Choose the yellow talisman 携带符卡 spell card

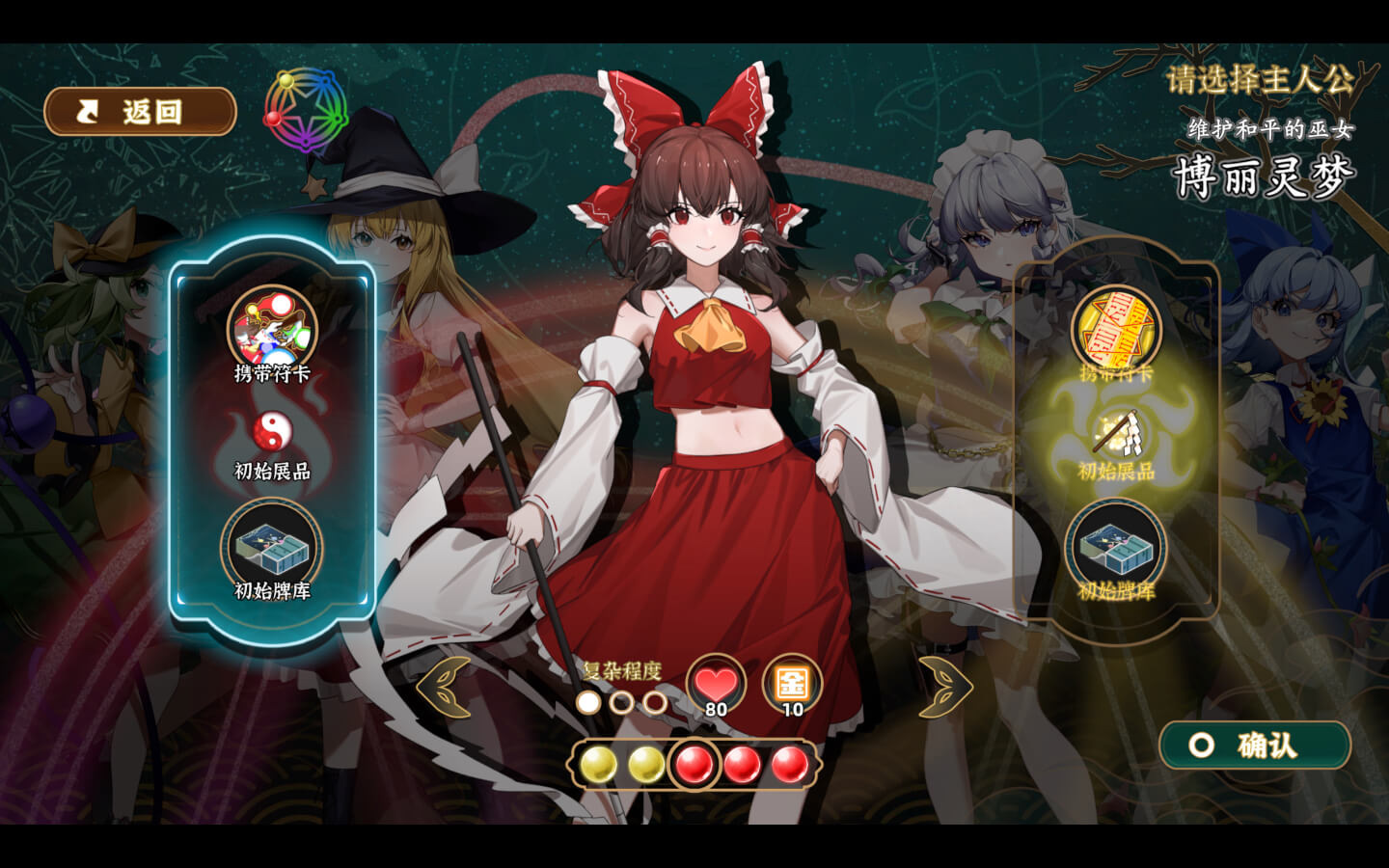point(1116,330)
